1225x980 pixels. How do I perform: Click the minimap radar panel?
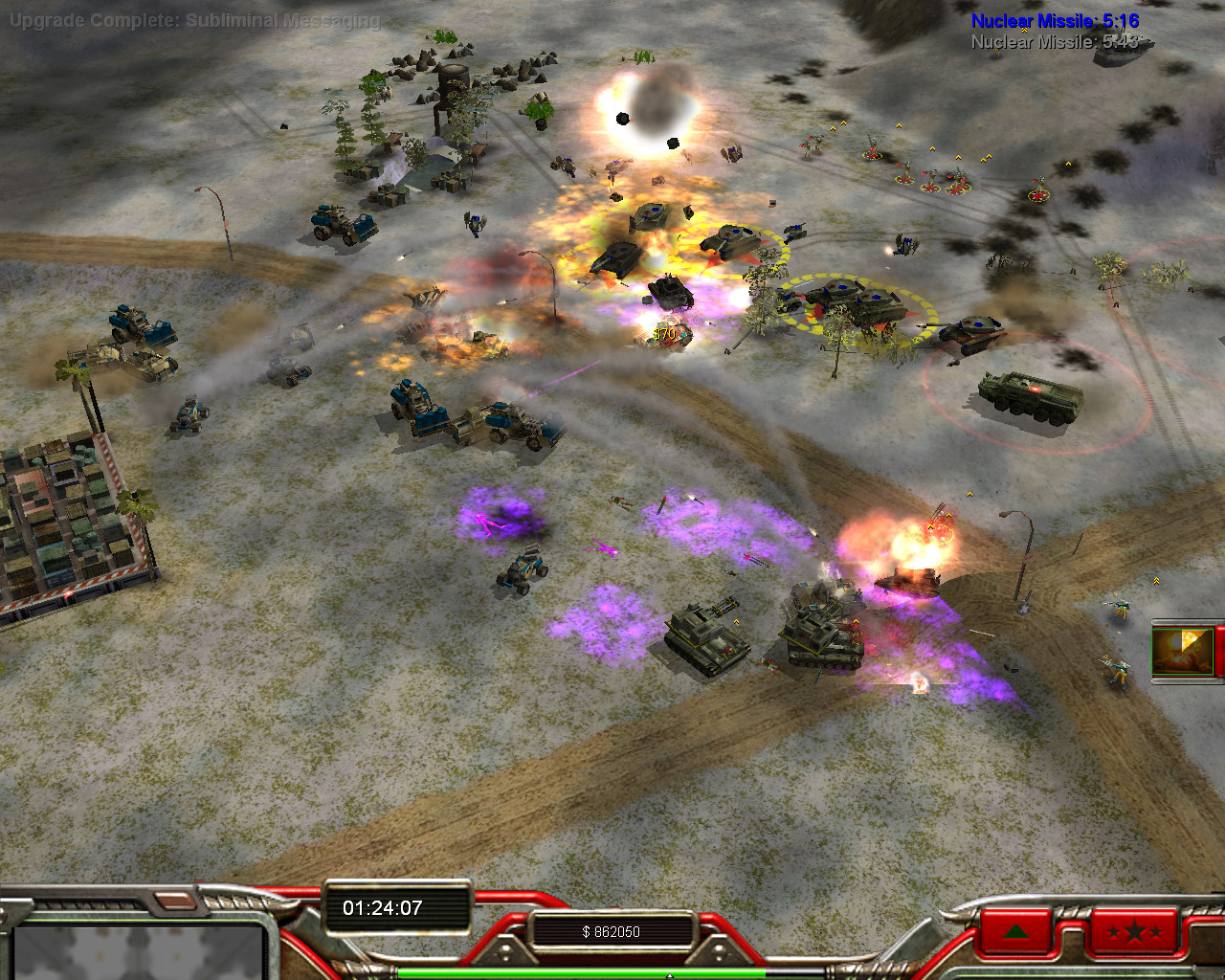(x=139, y=952)
